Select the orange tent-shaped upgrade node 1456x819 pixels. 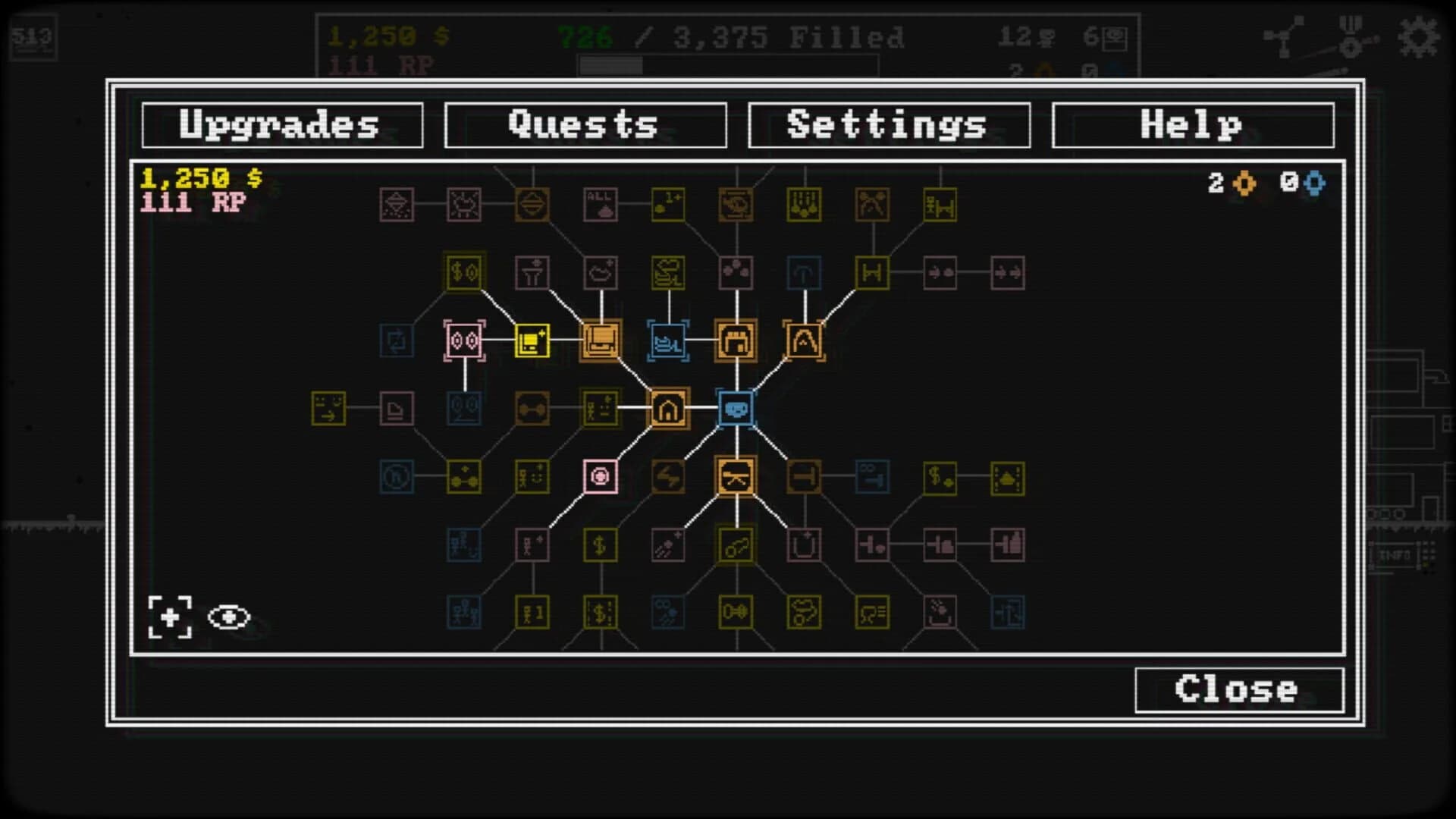click(x=804, y=341)
